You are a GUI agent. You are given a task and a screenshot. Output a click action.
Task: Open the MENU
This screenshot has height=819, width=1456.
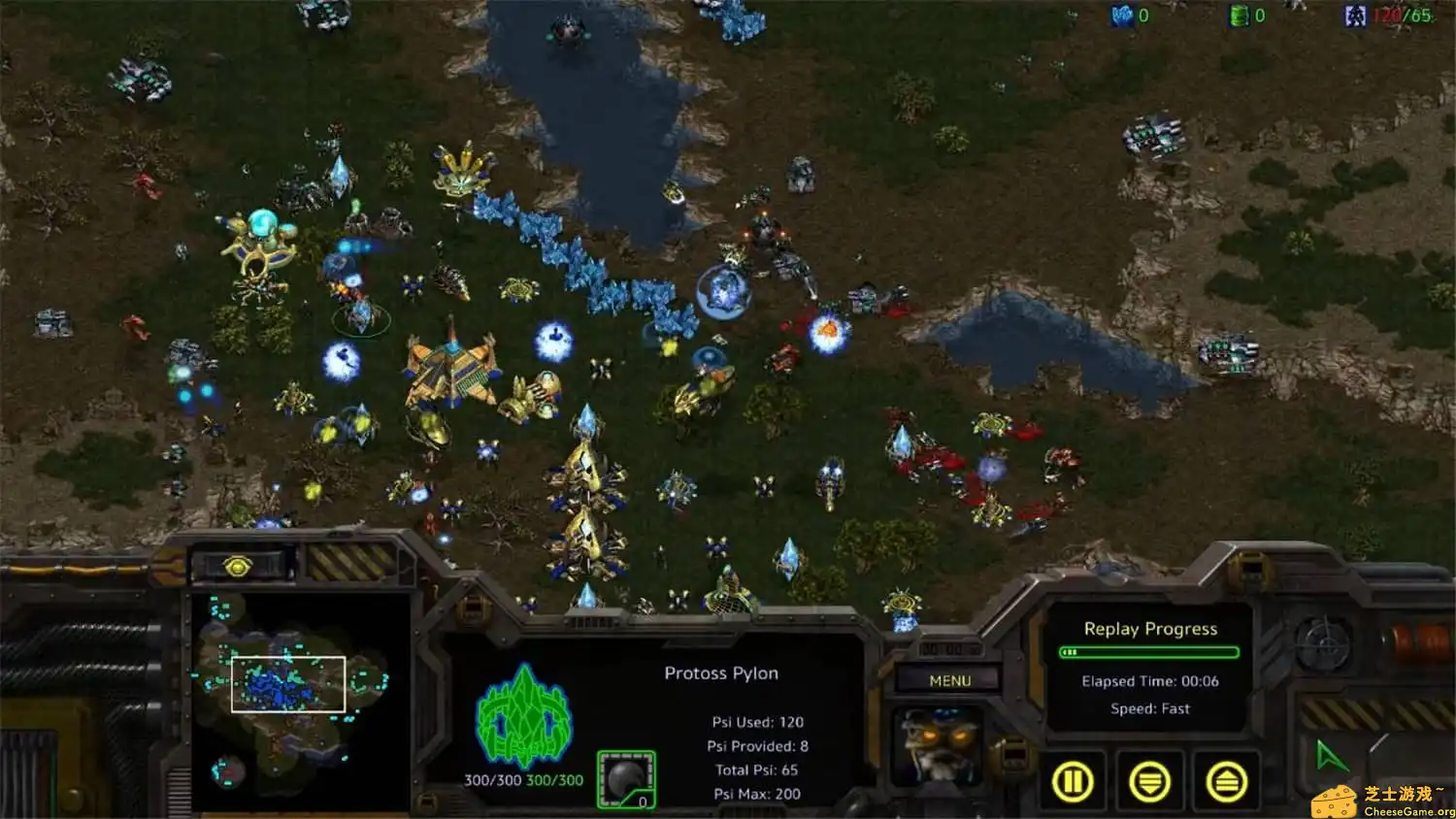pos(948,680)
